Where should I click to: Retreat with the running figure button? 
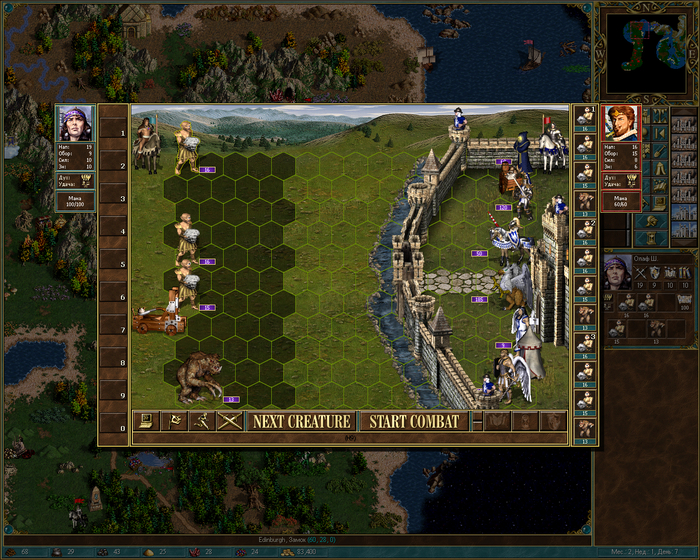click(202, 421)
